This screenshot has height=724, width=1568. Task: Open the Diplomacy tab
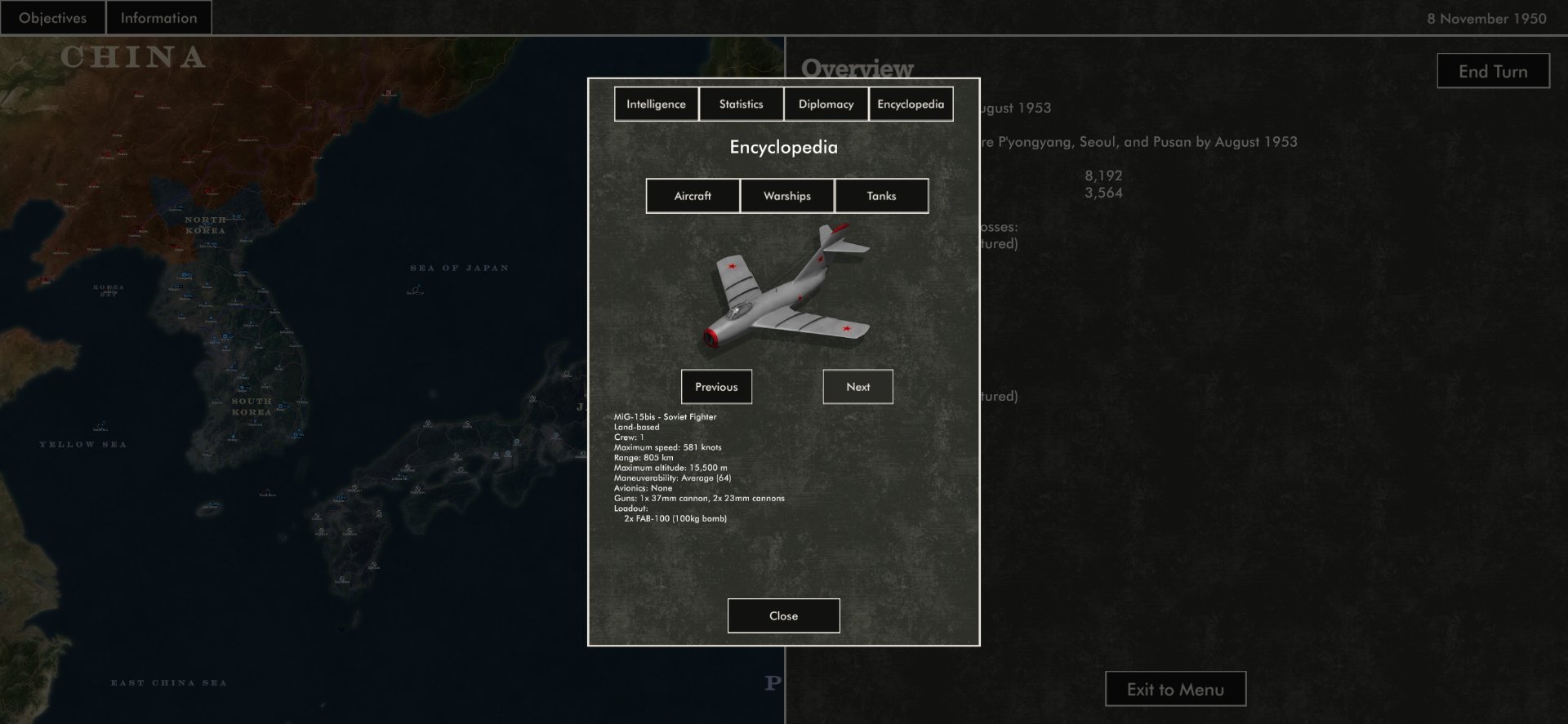click(x=826, y=104)
